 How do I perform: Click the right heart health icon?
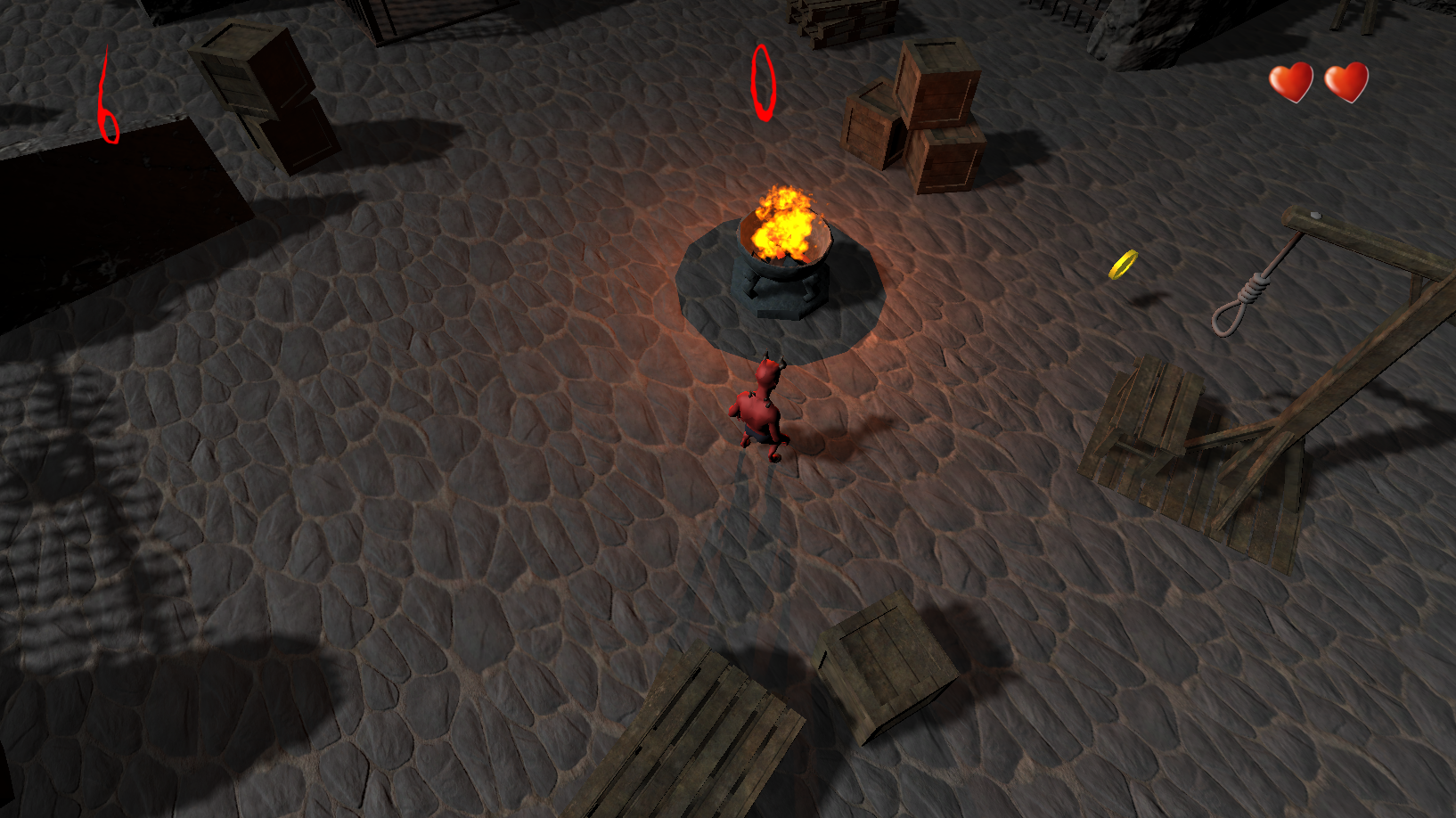tap(1347, 80)
